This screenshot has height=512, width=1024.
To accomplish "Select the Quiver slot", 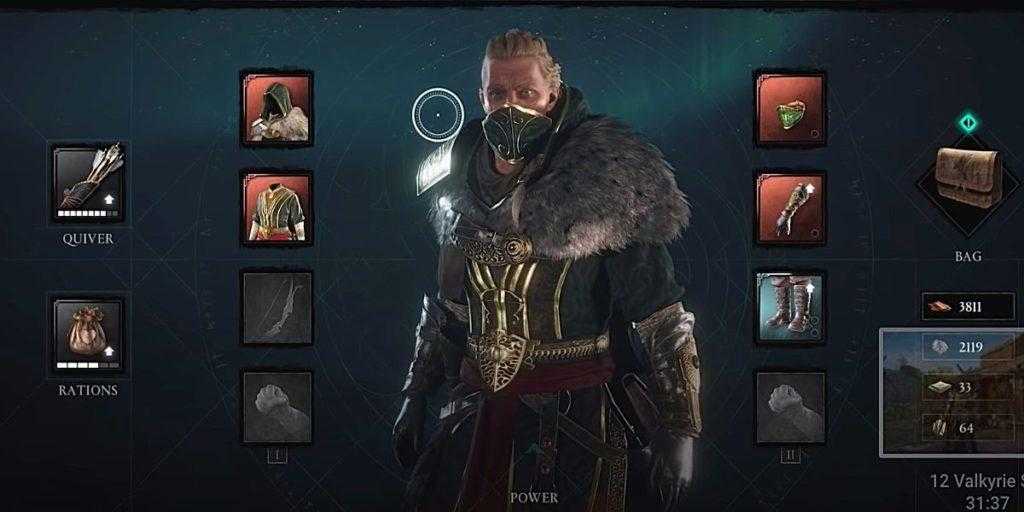I will 88,182.
